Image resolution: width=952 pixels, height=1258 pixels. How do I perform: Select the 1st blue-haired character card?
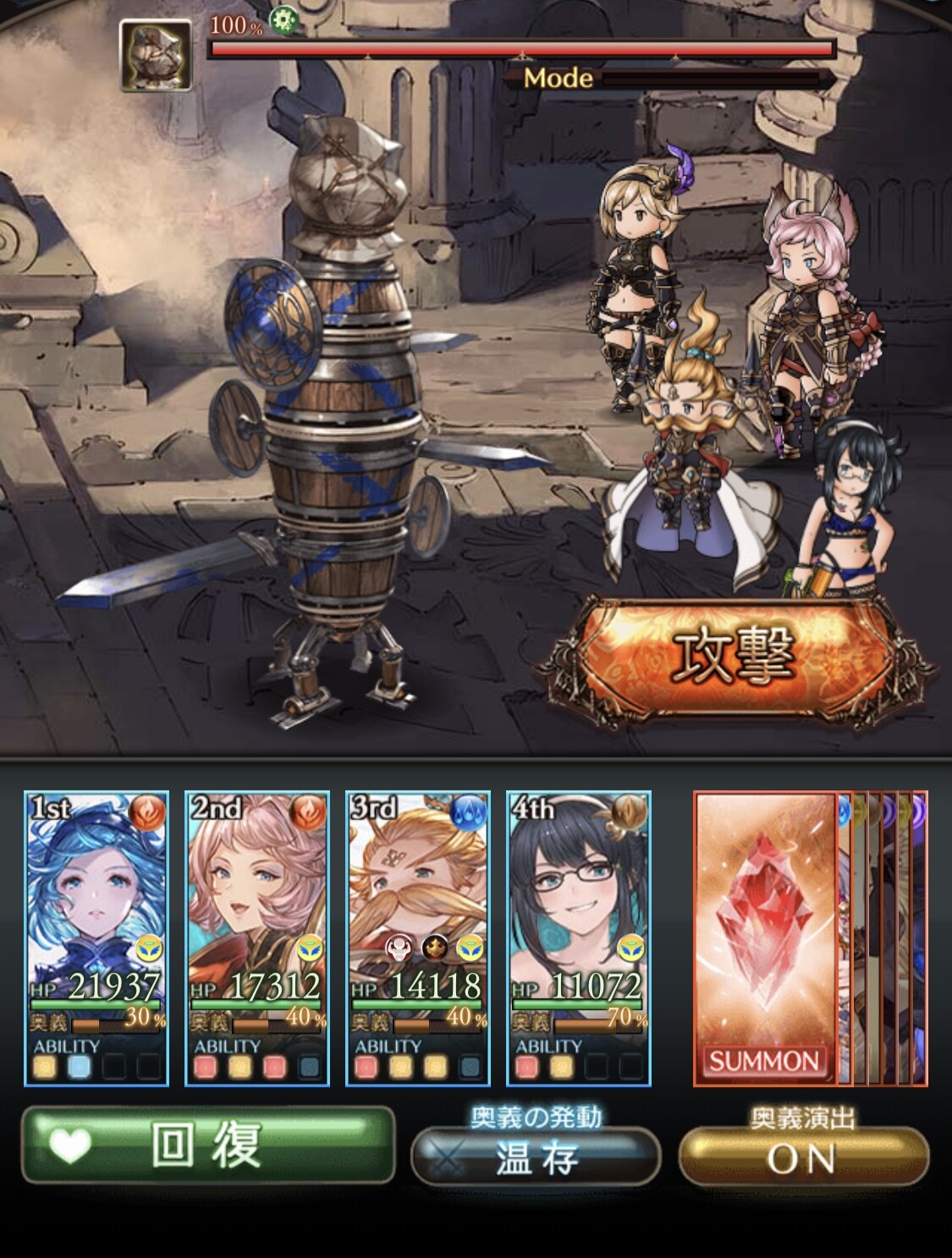pyautogui.click(x=96, y=937)
